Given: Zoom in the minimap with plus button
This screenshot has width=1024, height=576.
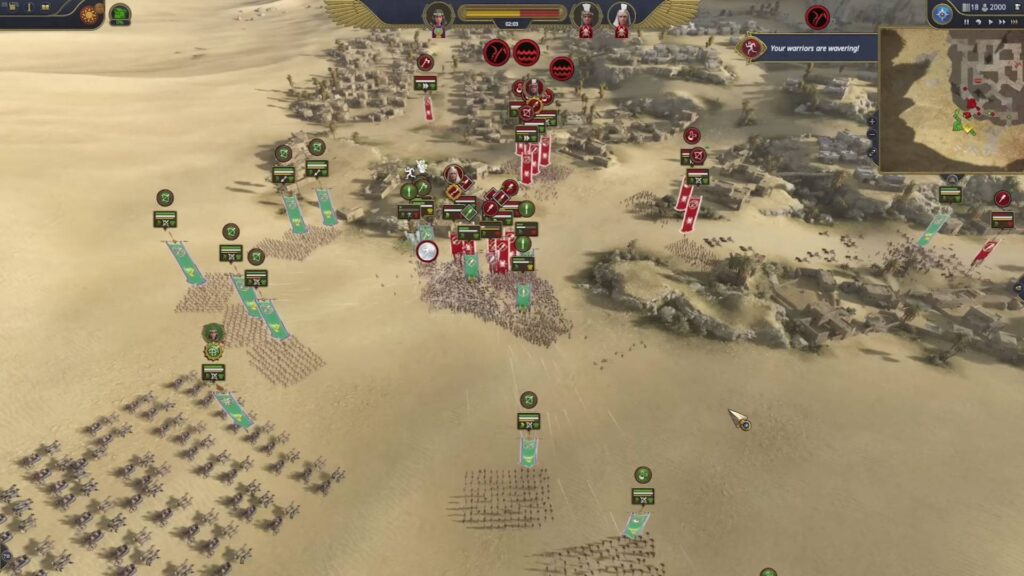Looking at the screenshot, I should point(872,120).
